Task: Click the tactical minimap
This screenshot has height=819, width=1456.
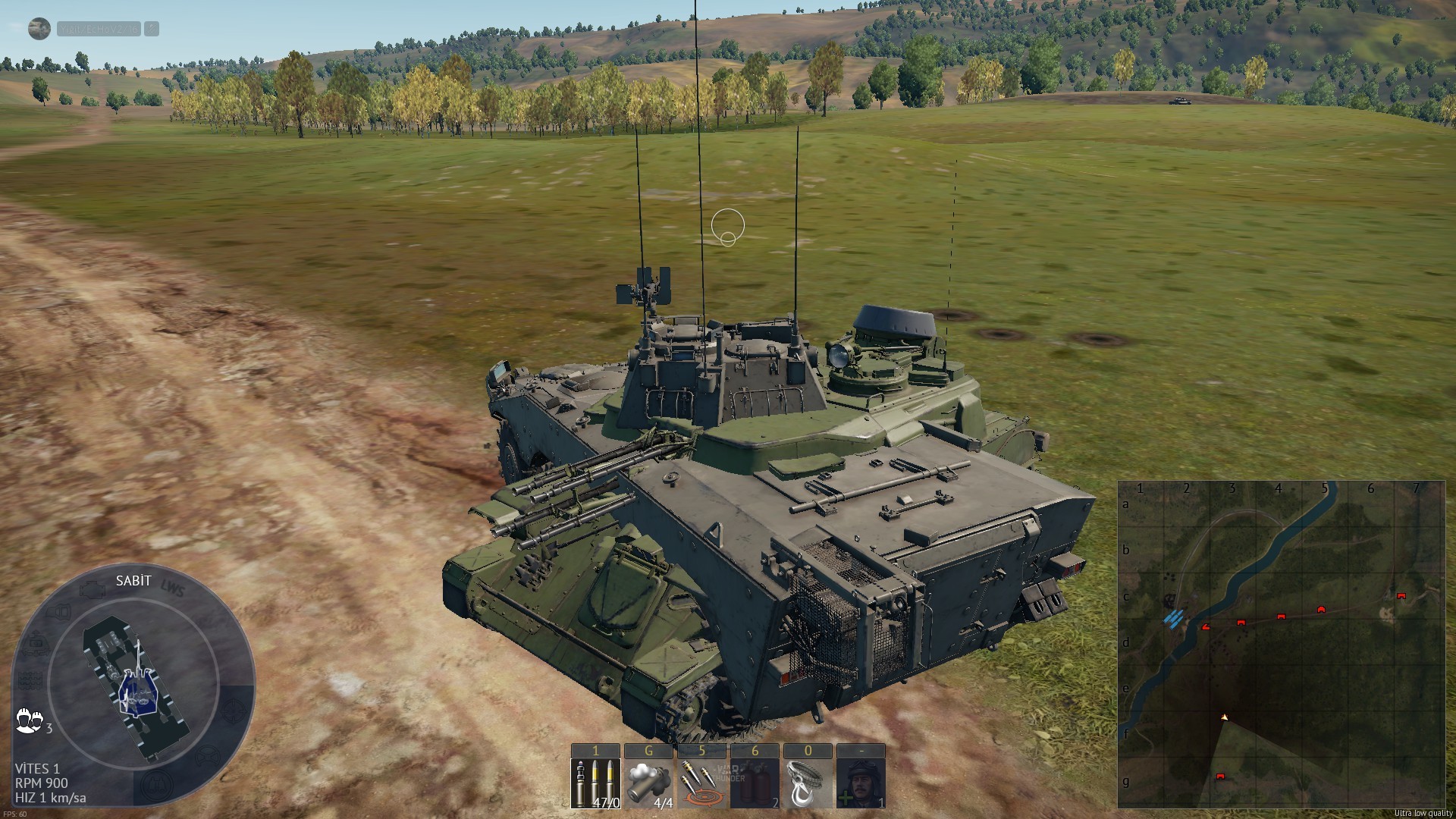Action: (1281, 644)
